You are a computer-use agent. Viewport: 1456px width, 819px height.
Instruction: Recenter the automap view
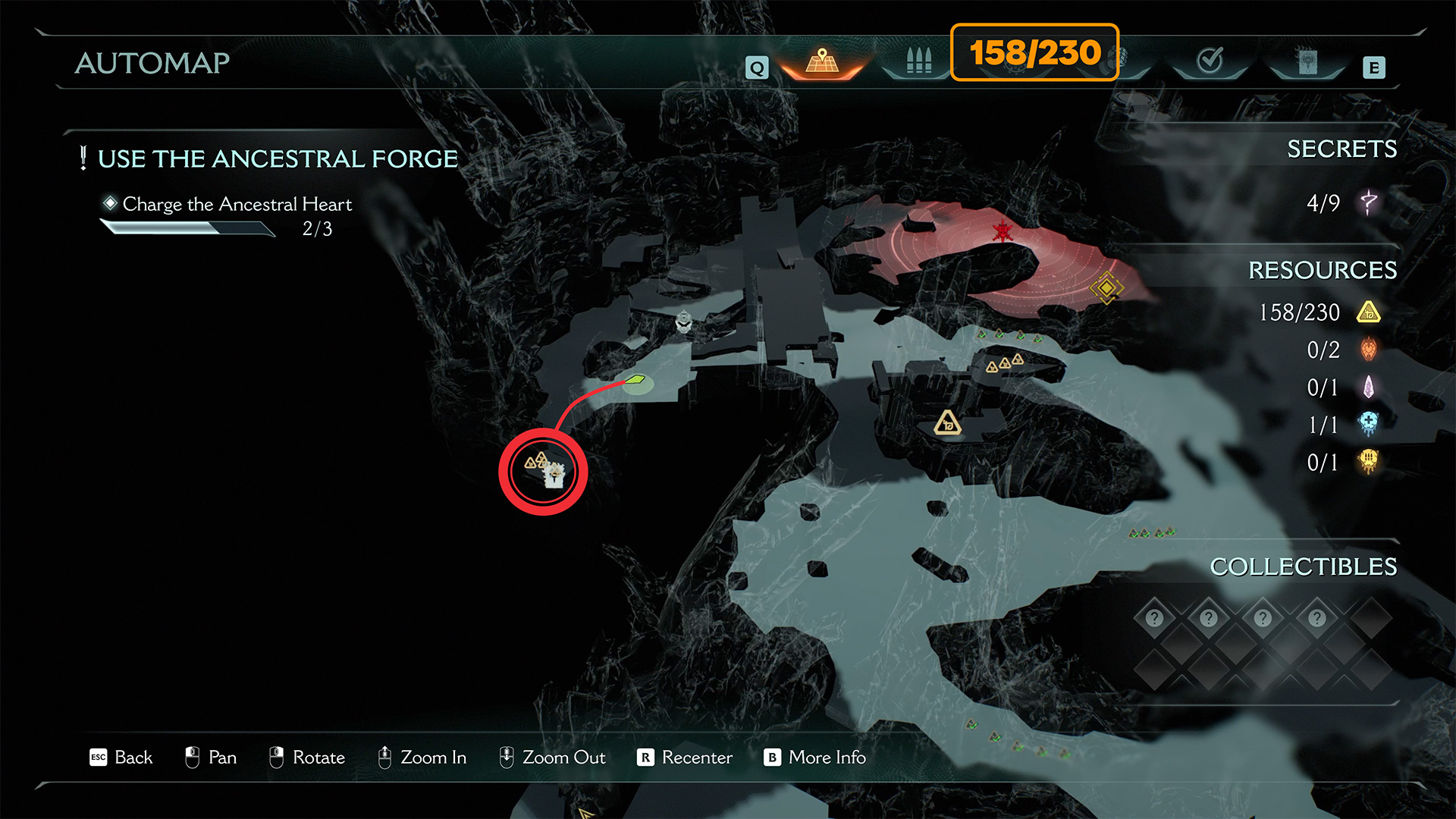click(x=685, y=758)
